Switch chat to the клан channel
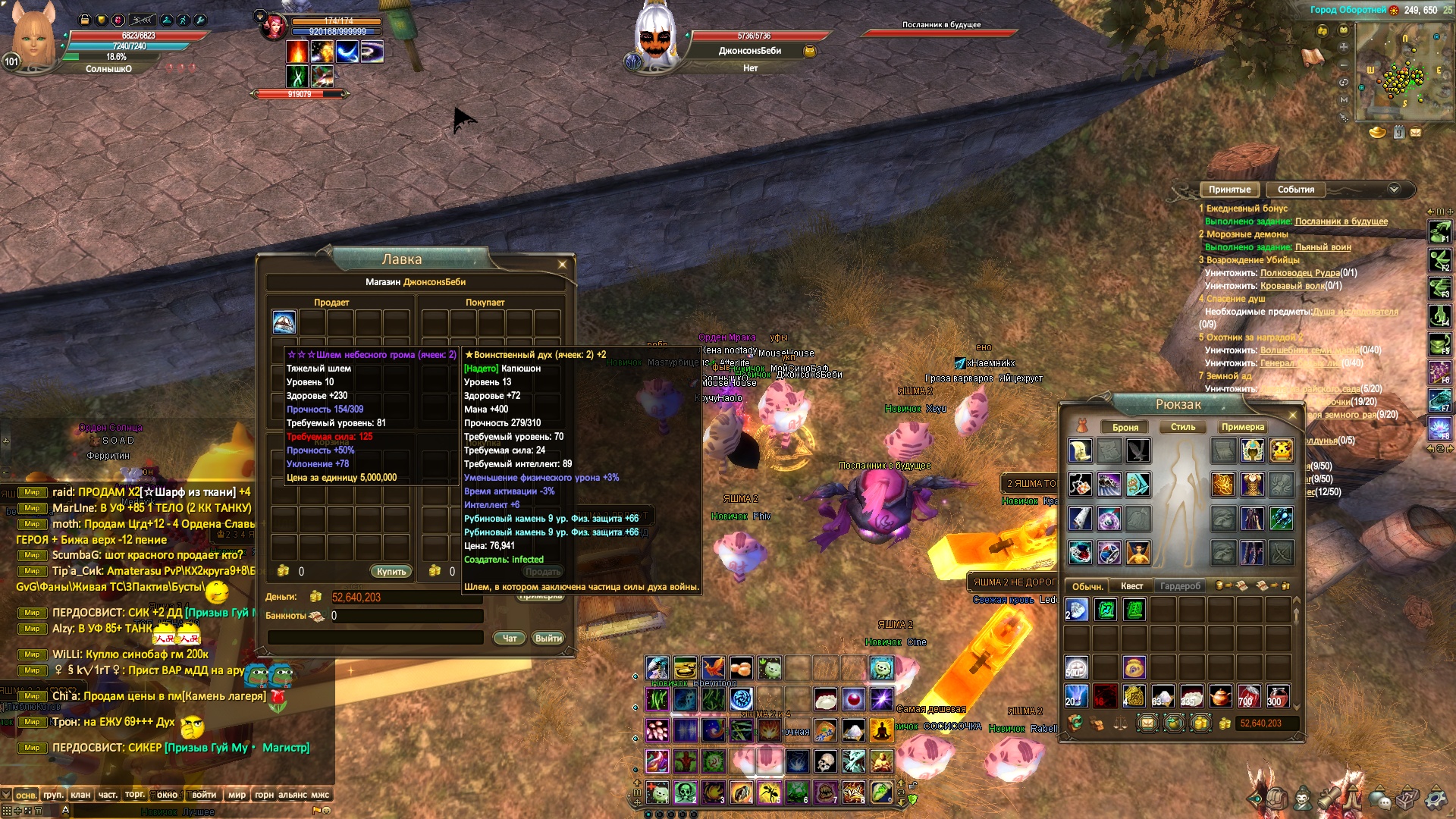Viewport: 1456px width, 819px height. tap(80, 795)
